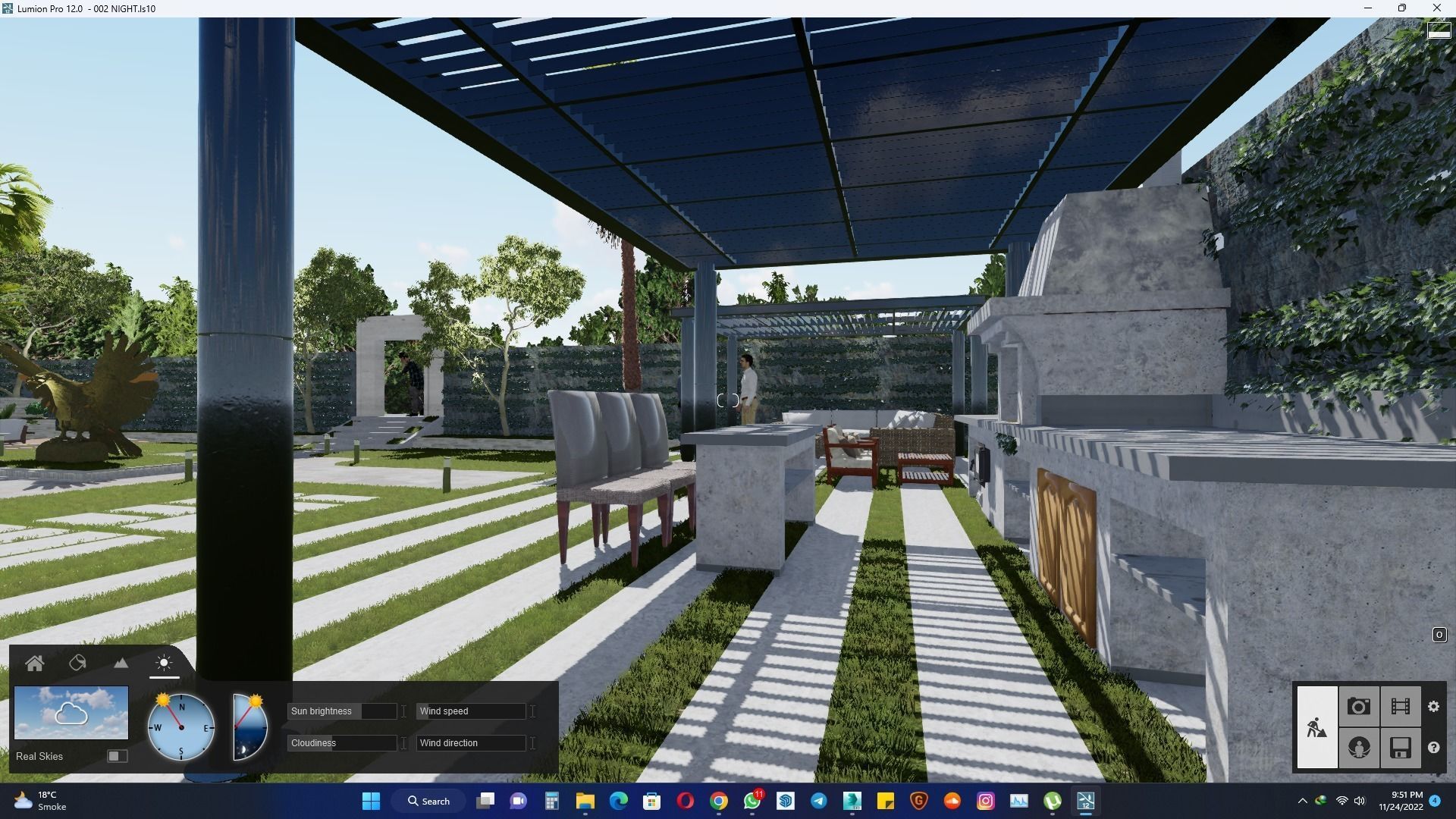Switch to Materials mode via paint bucket icon
Viewport: 1456px width, 819px height.
click(78, 662)
